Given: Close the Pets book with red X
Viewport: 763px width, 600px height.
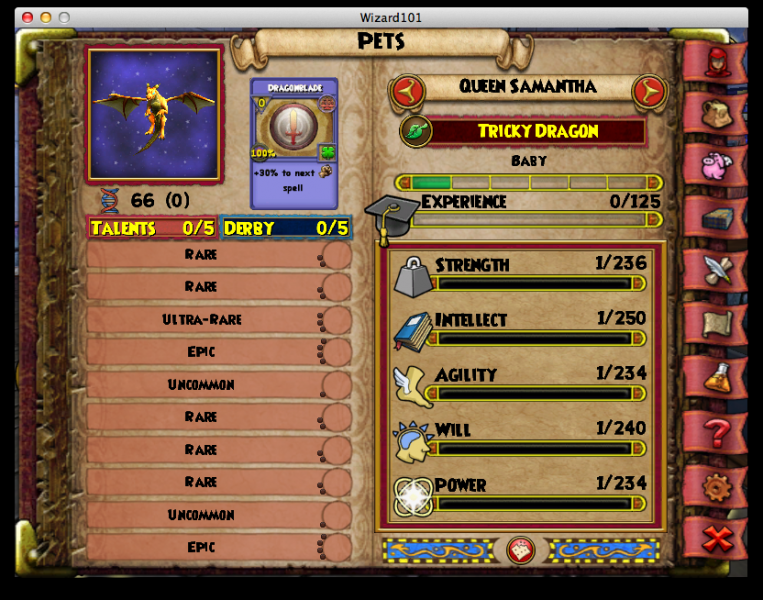Looking at the screenshot, I should coord(716,539).
